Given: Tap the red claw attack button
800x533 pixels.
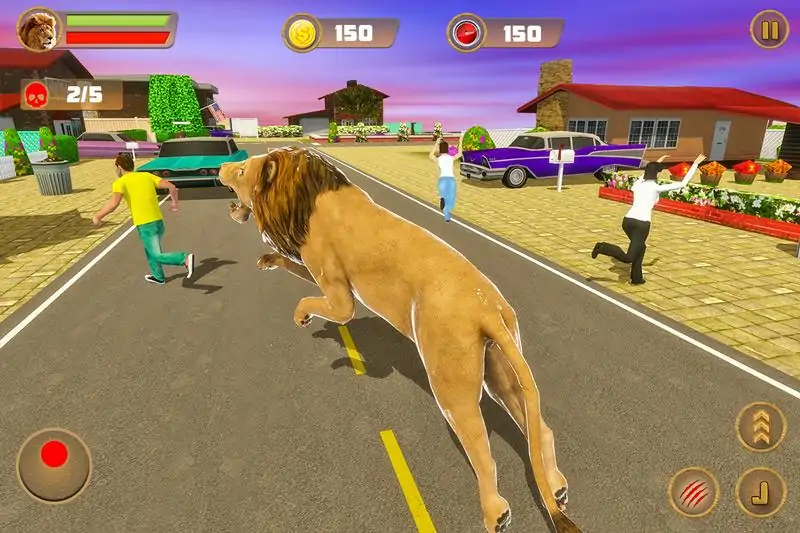Looking at the screenshot, I should [693, 491].
